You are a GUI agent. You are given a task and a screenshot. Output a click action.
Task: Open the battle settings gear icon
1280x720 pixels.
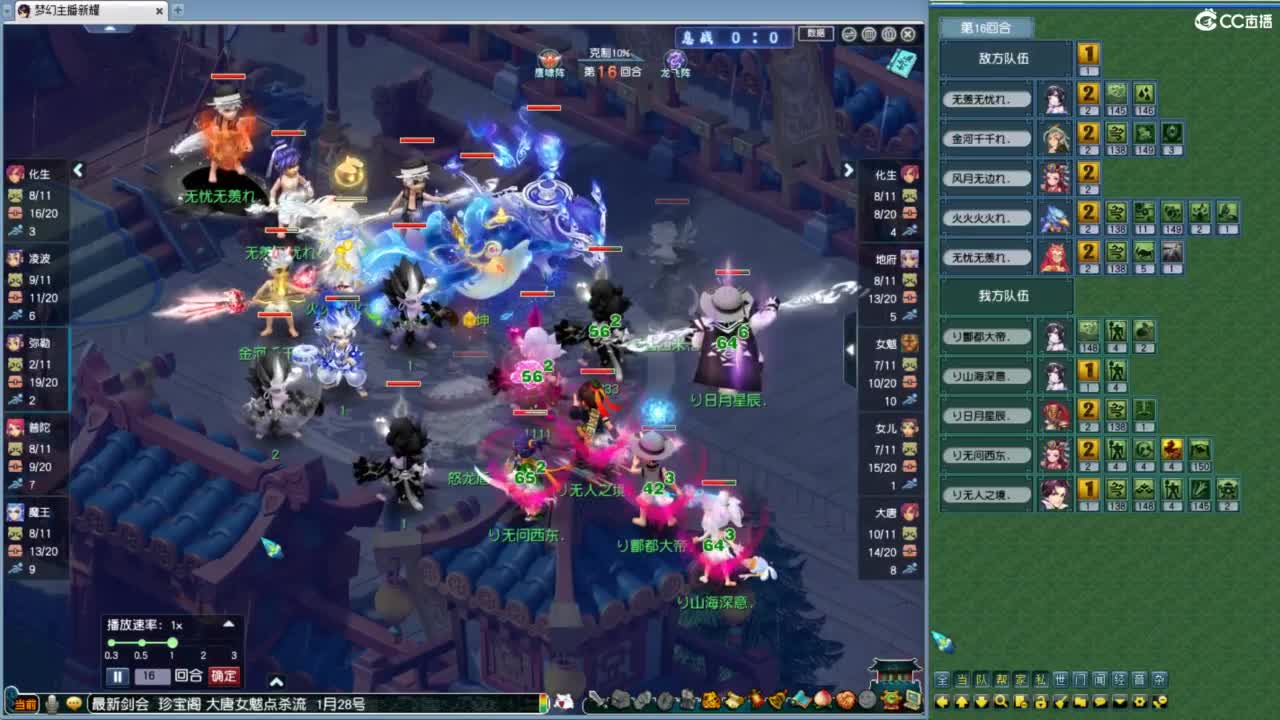click(x=847, y=34)
